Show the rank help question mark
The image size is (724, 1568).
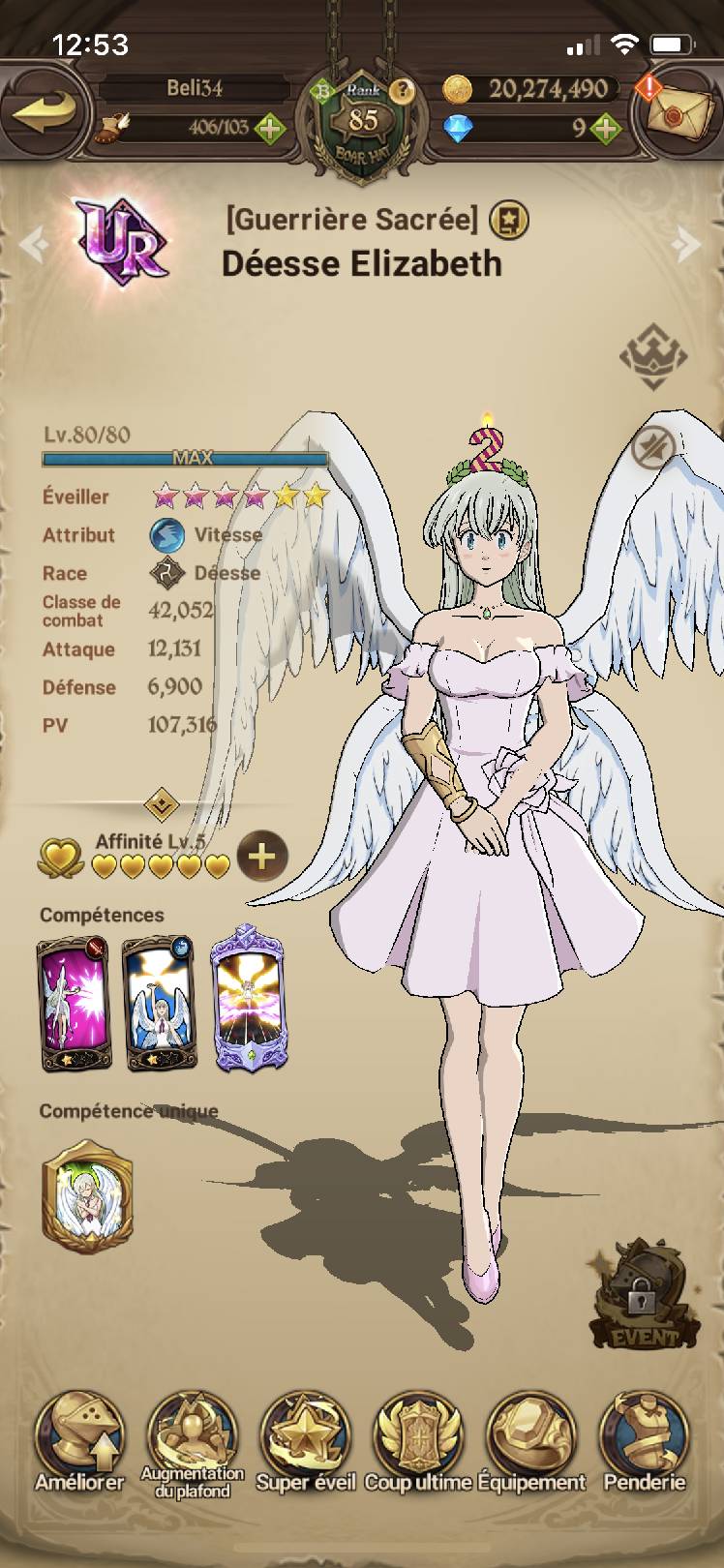pyautogui.click(x=403, y=91)
